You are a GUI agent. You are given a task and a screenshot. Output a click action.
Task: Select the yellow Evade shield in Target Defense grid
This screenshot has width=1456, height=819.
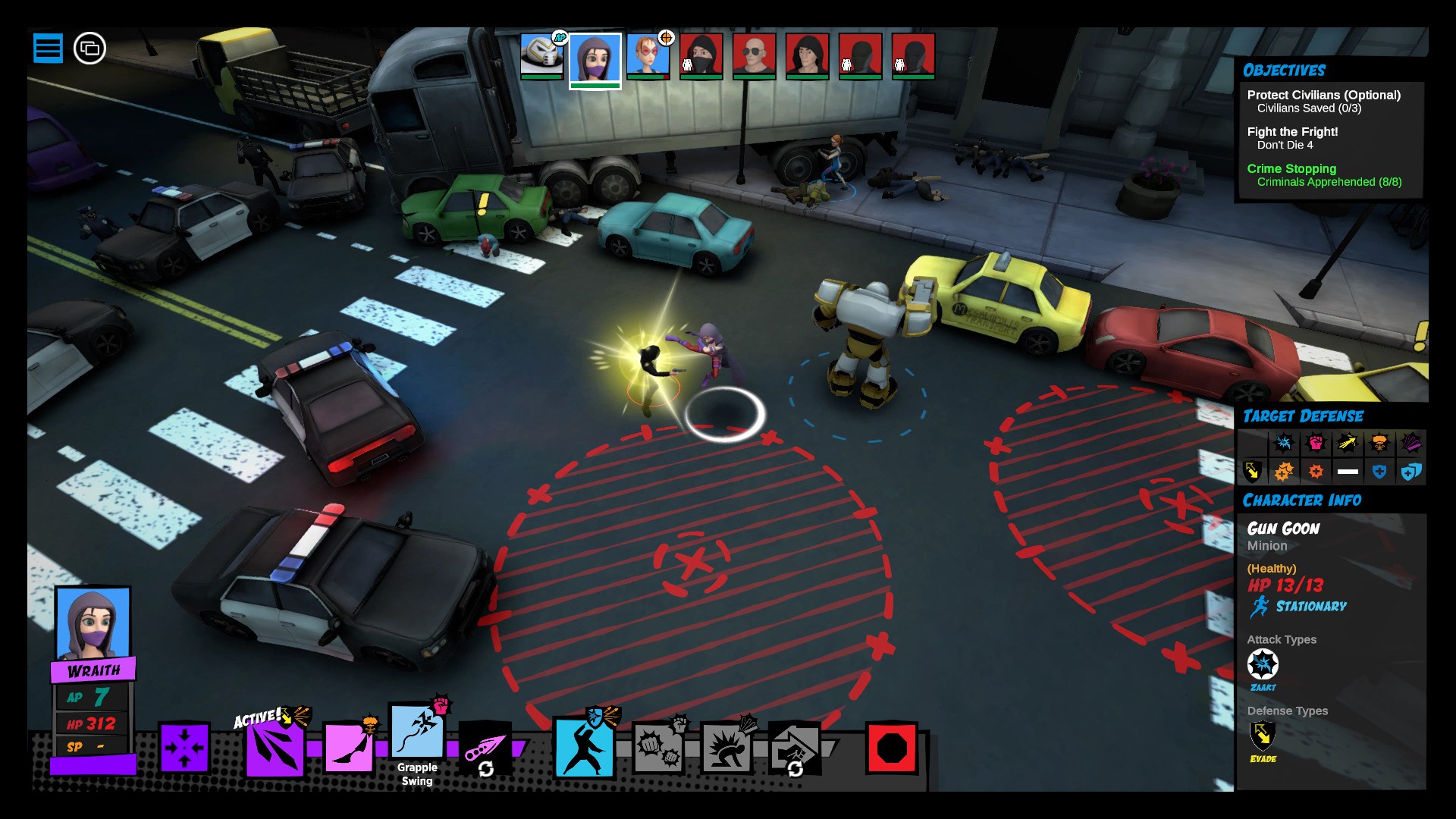pyautogui.click(x=1252, y=471)
